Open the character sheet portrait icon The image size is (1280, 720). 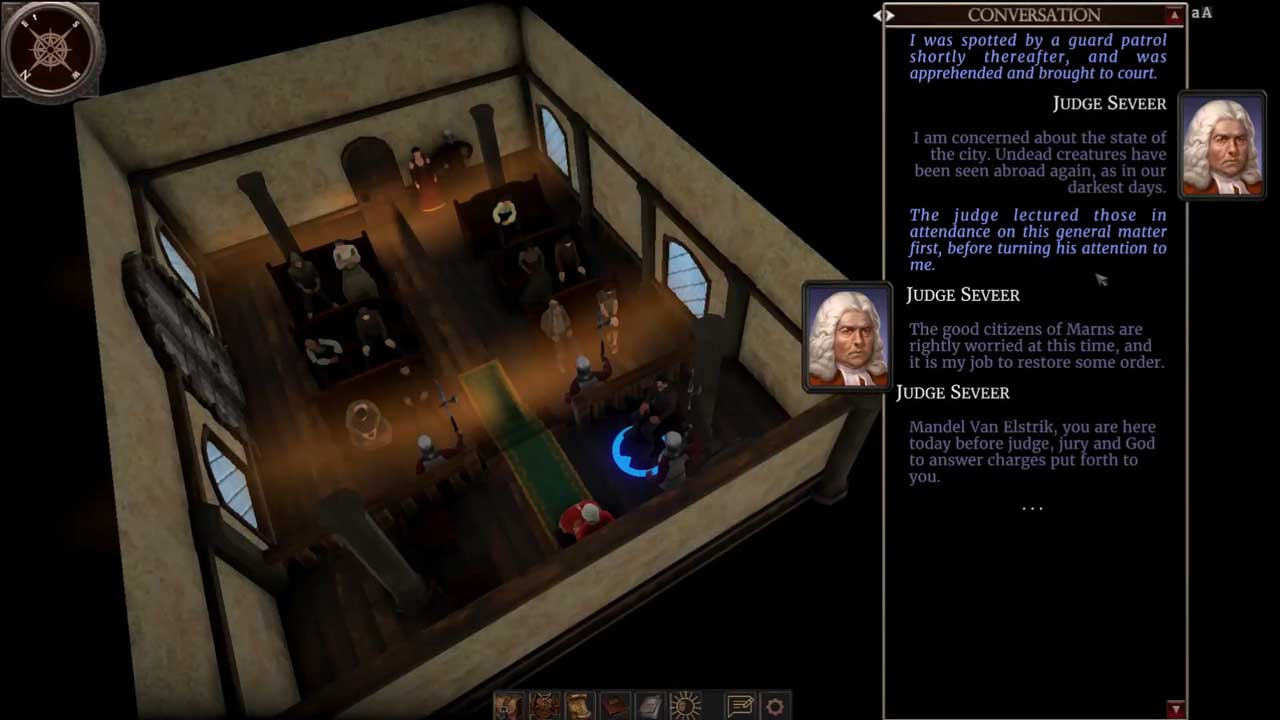508,706
